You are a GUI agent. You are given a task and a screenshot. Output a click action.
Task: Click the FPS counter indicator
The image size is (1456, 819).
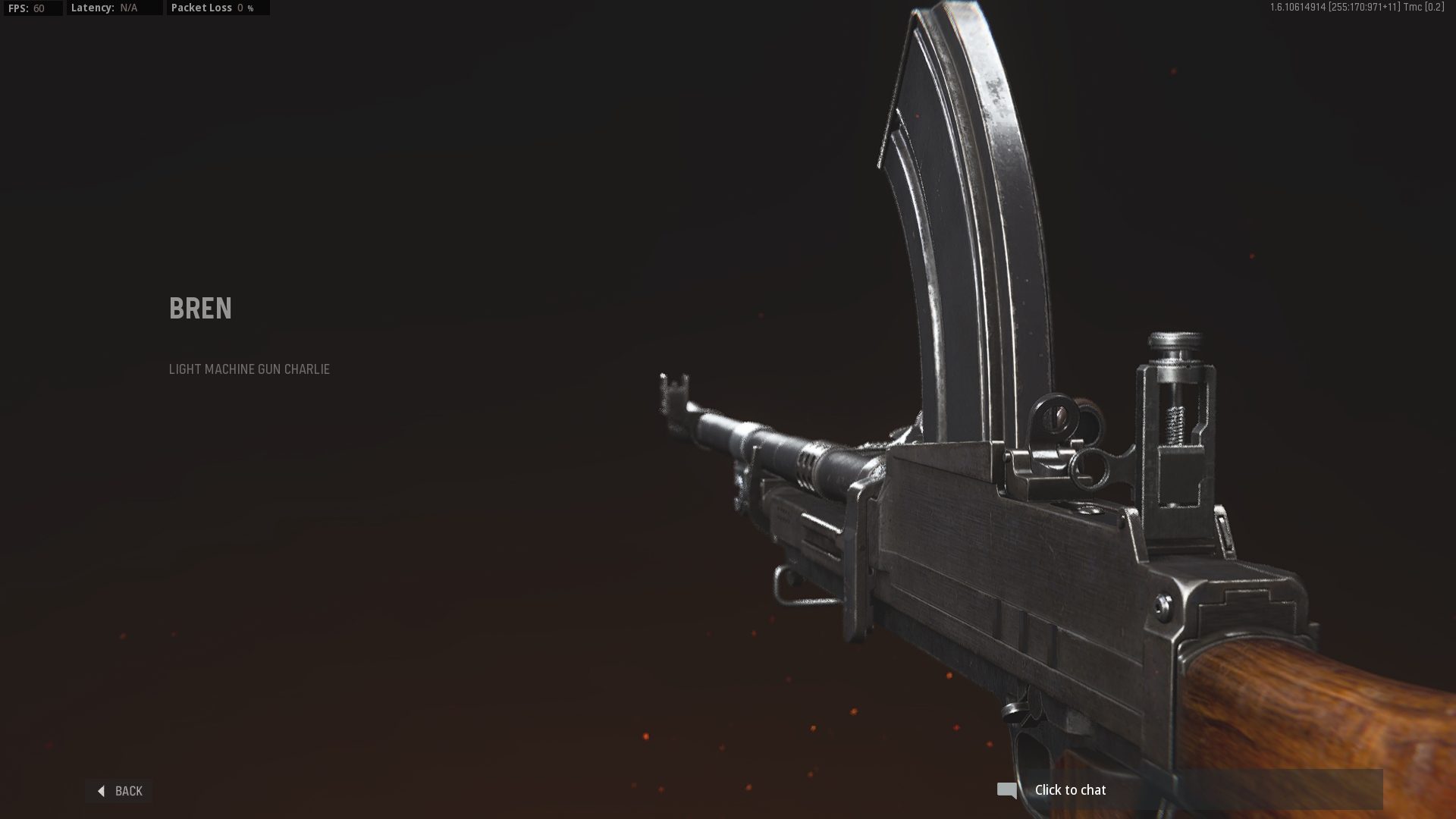pyautogui.click(x=30, y=8)
